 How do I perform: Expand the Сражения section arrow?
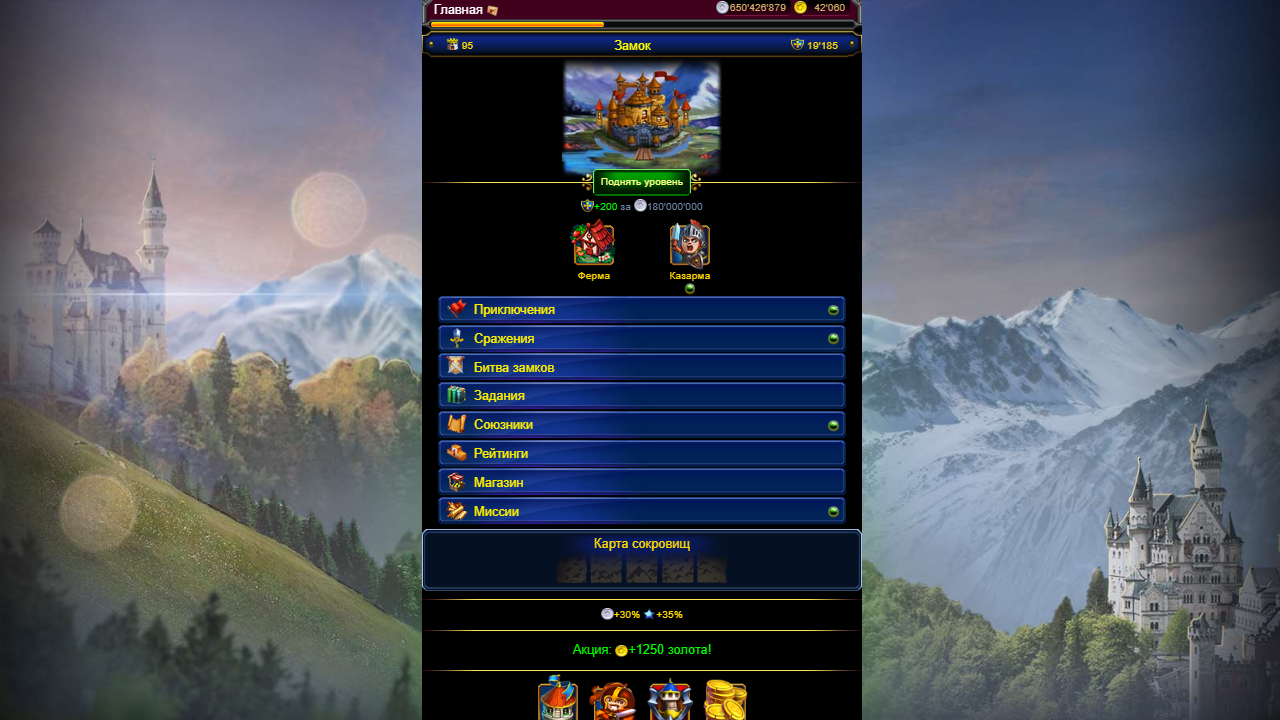[x=834, y=338]
